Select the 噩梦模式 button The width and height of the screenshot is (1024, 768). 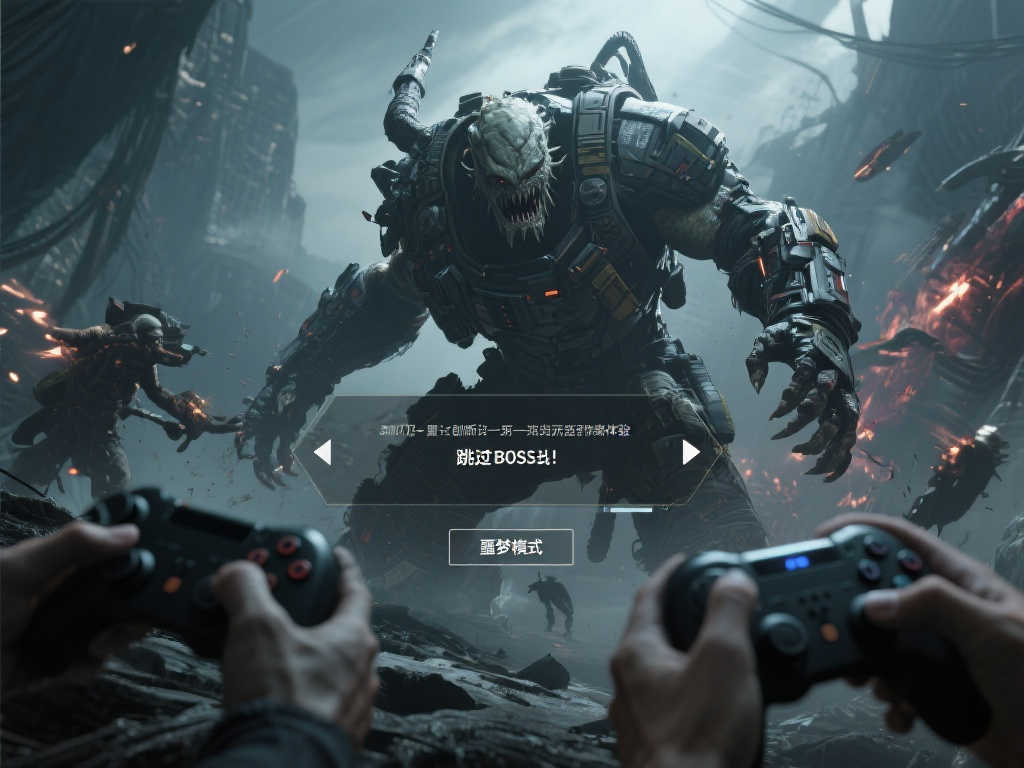(511, 547)
